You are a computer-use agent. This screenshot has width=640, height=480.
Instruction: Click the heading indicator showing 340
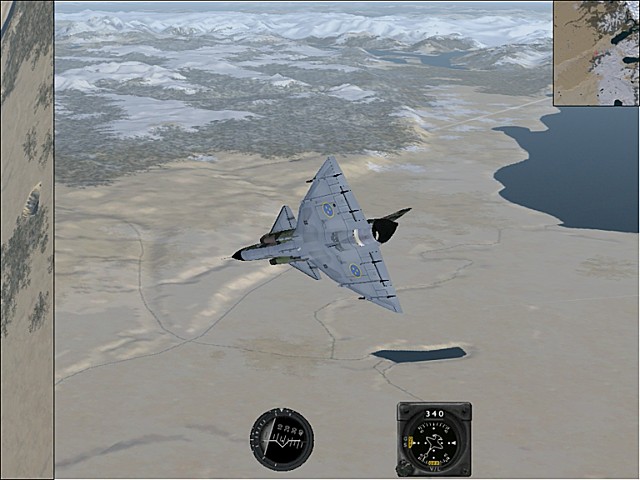pyautogui.click(x=434, y=439)
